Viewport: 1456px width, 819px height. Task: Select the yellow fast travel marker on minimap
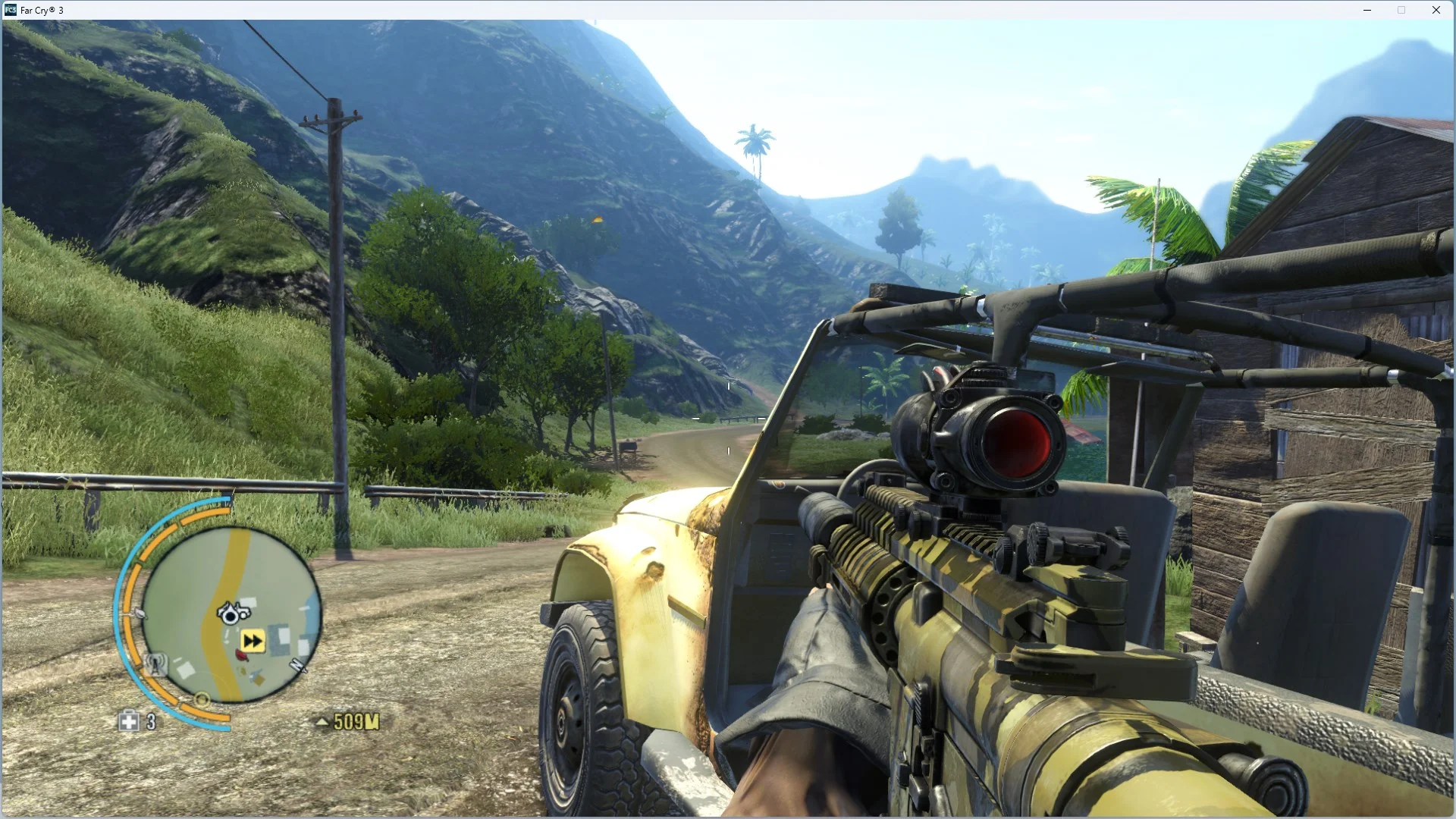[x=253, y=642]
